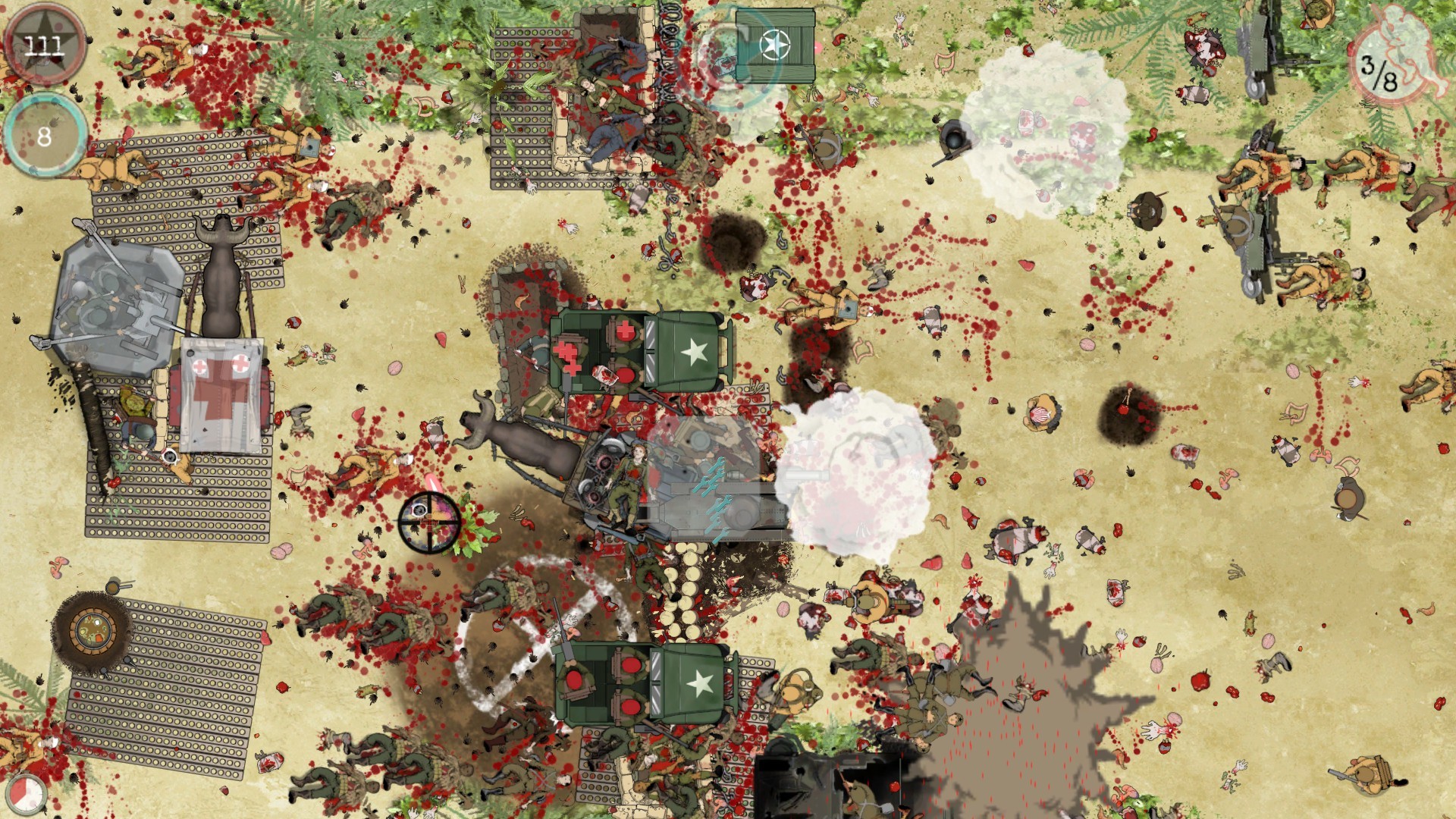Screen dimensions: 1456x819
Task: Click the red cross medic tent
Action: [221, 394]
